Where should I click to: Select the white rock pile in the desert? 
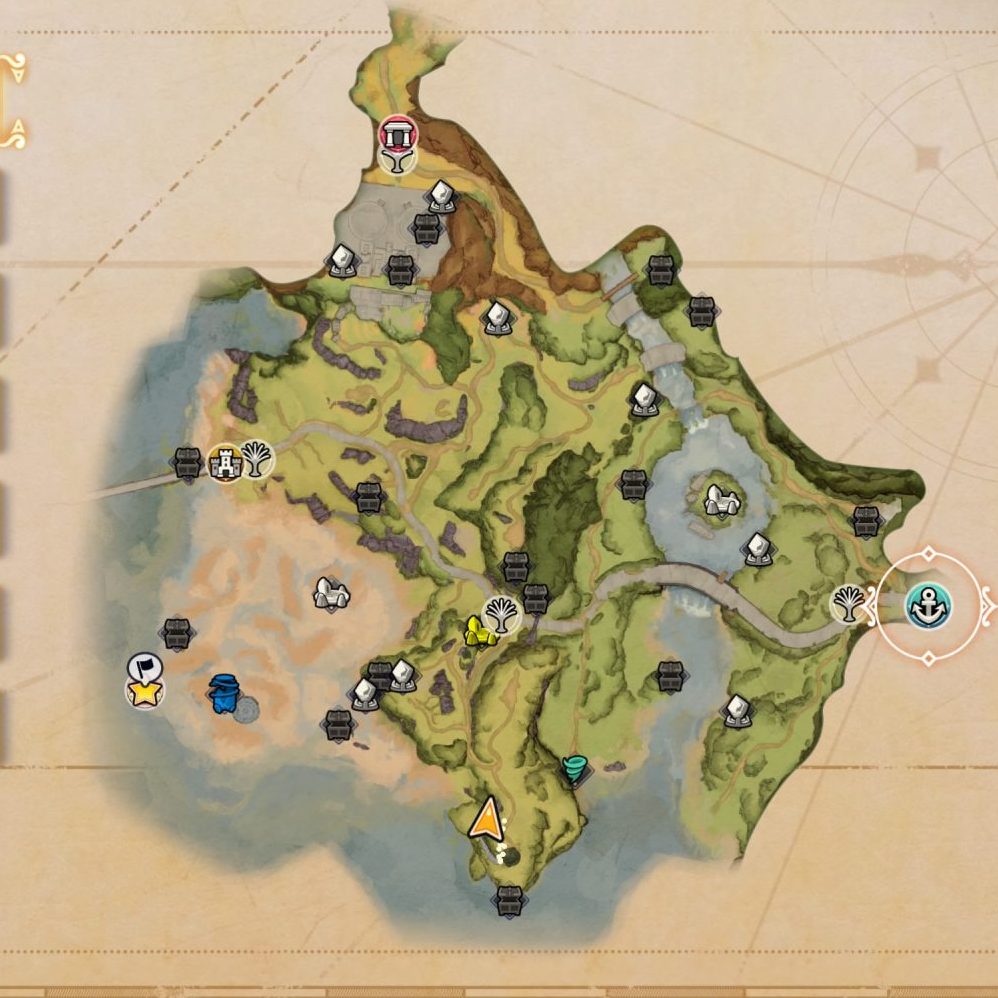[x=330, y=594]
